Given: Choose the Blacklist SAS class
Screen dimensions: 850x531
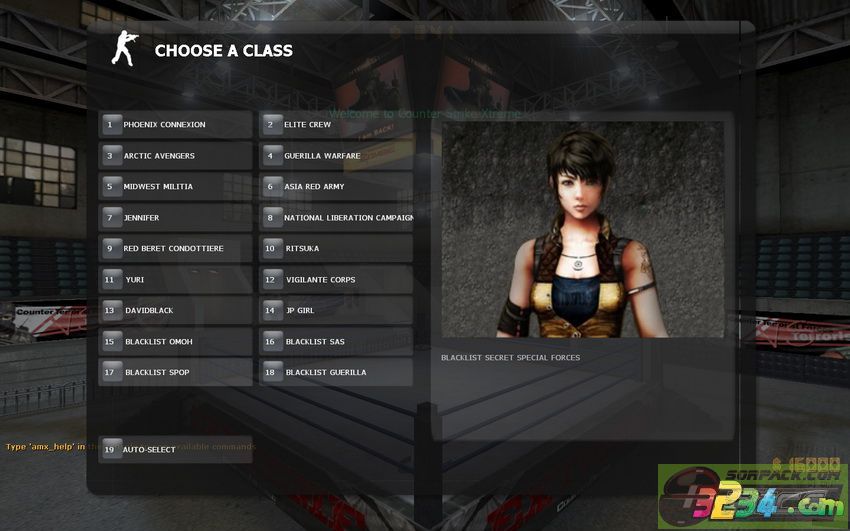Looking at the screenshot, I should (335, 342).
